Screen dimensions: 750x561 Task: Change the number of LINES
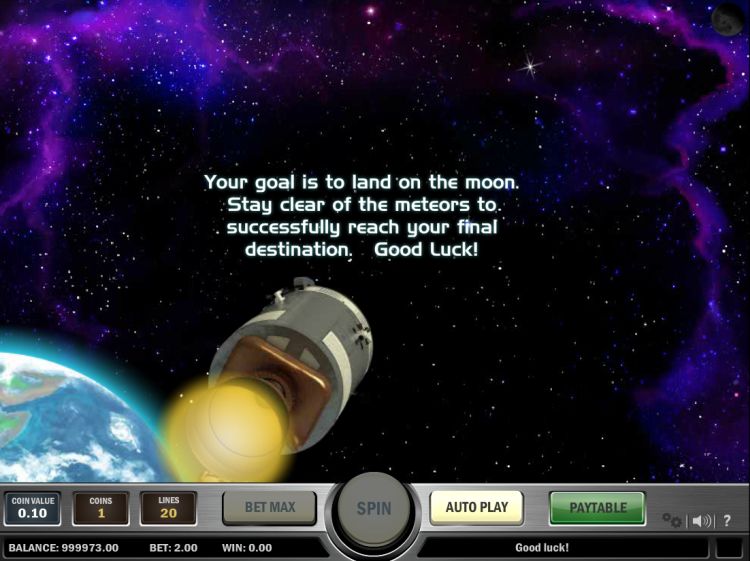(x=168, y=508)
